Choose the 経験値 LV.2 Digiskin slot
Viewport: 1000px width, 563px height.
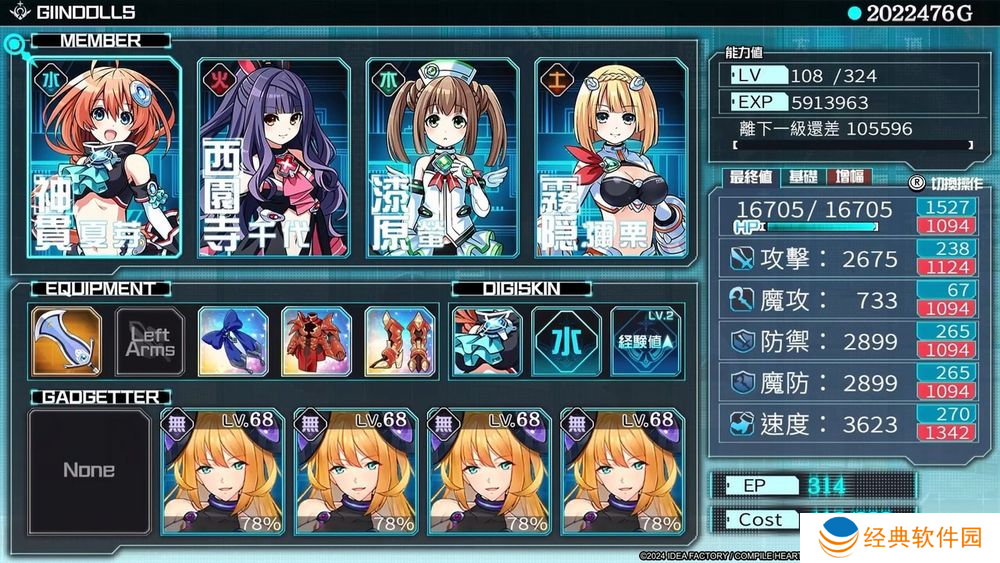coord(648,340)
